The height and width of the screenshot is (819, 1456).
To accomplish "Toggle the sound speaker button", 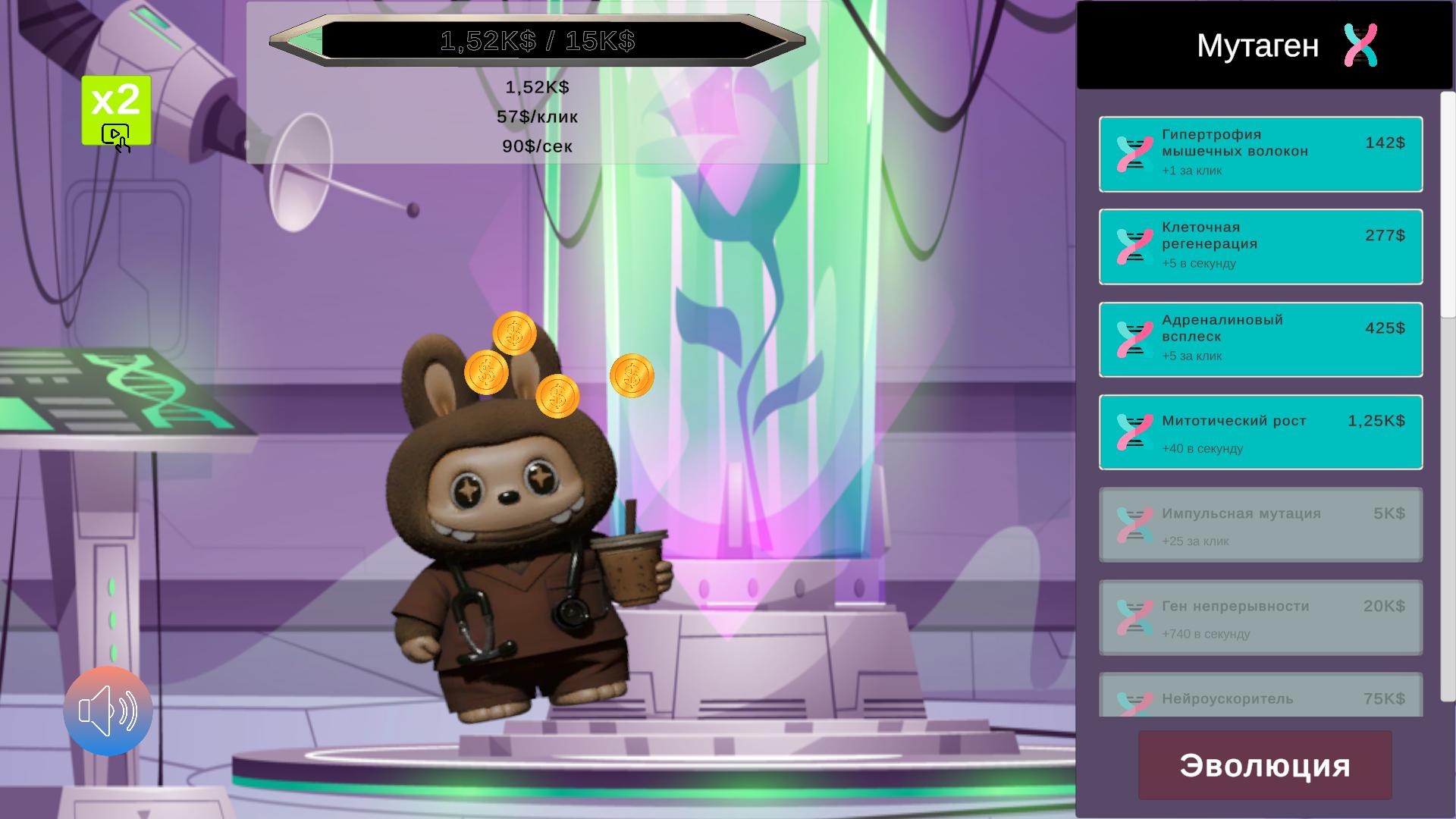I will tap(108, 711).
